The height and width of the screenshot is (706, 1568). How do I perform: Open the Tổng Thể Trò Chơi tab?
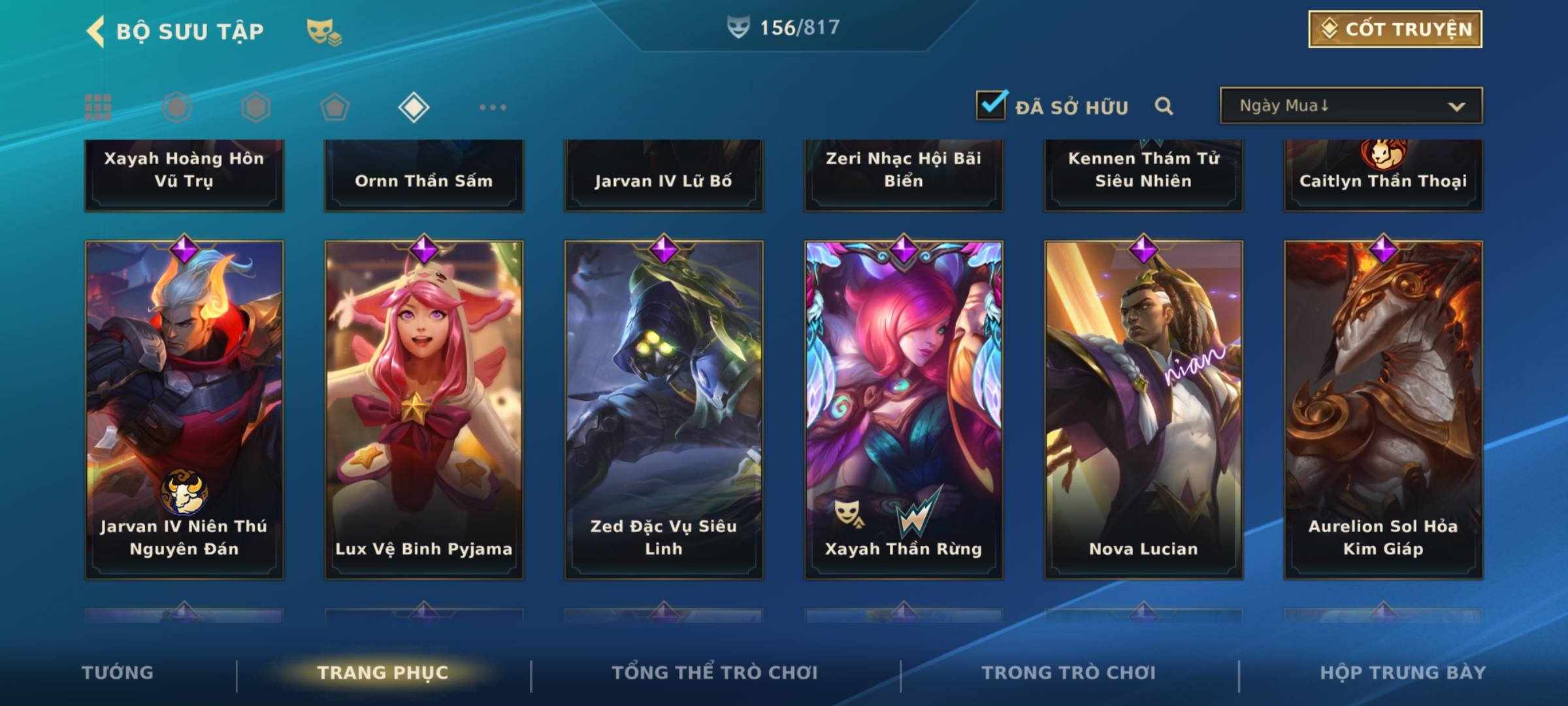715,673
